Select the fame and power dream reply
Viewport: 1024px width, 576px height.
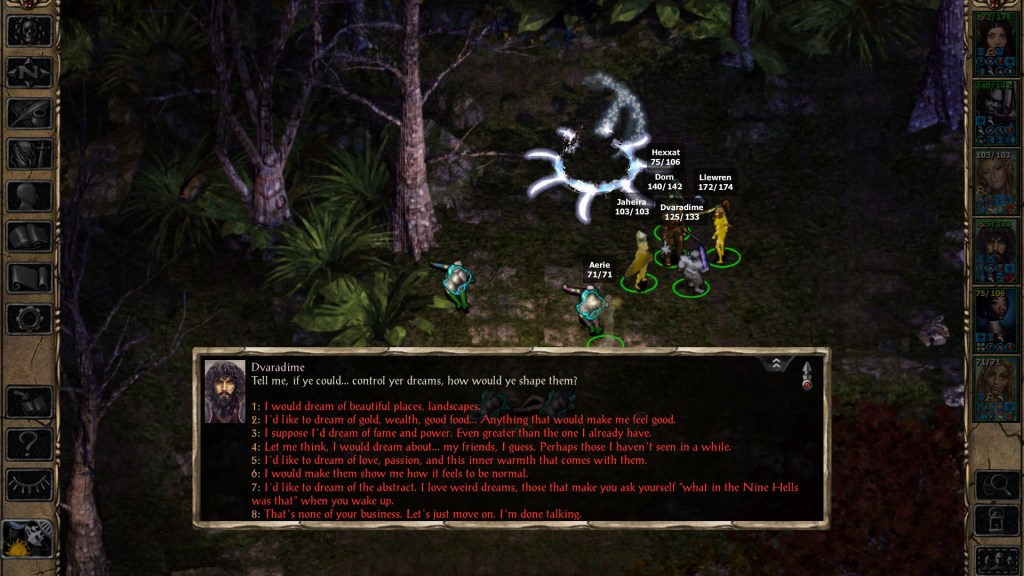pos(457,434)
